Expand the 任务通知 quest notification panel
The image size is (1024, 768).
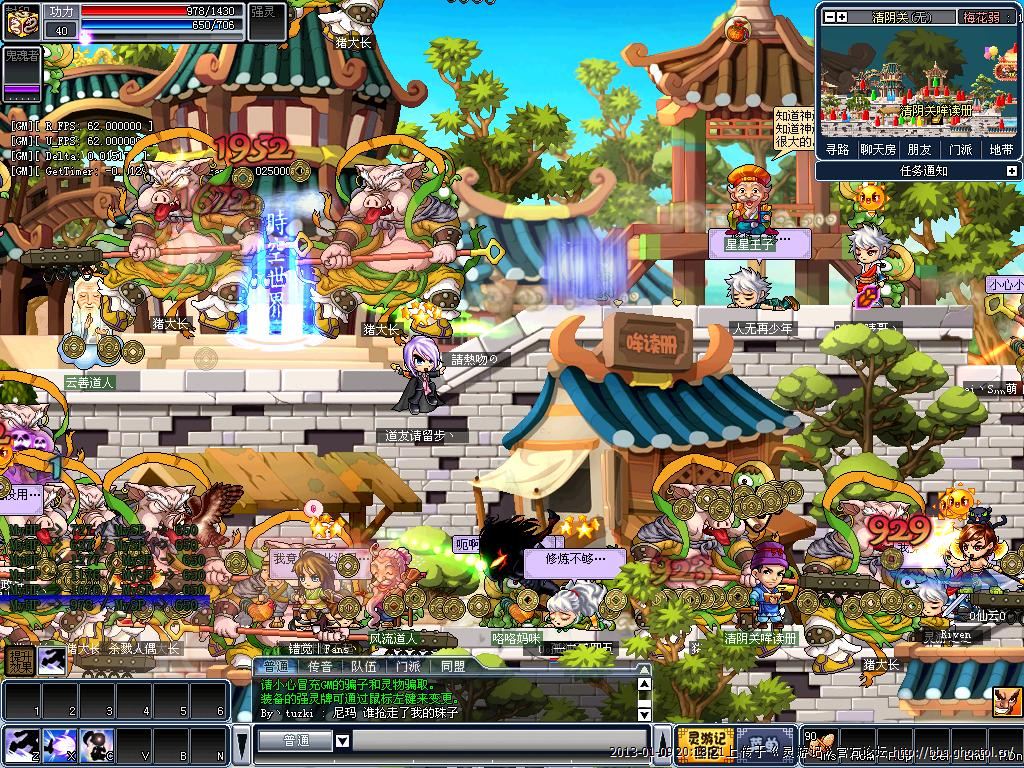(x=1011, y=171)
